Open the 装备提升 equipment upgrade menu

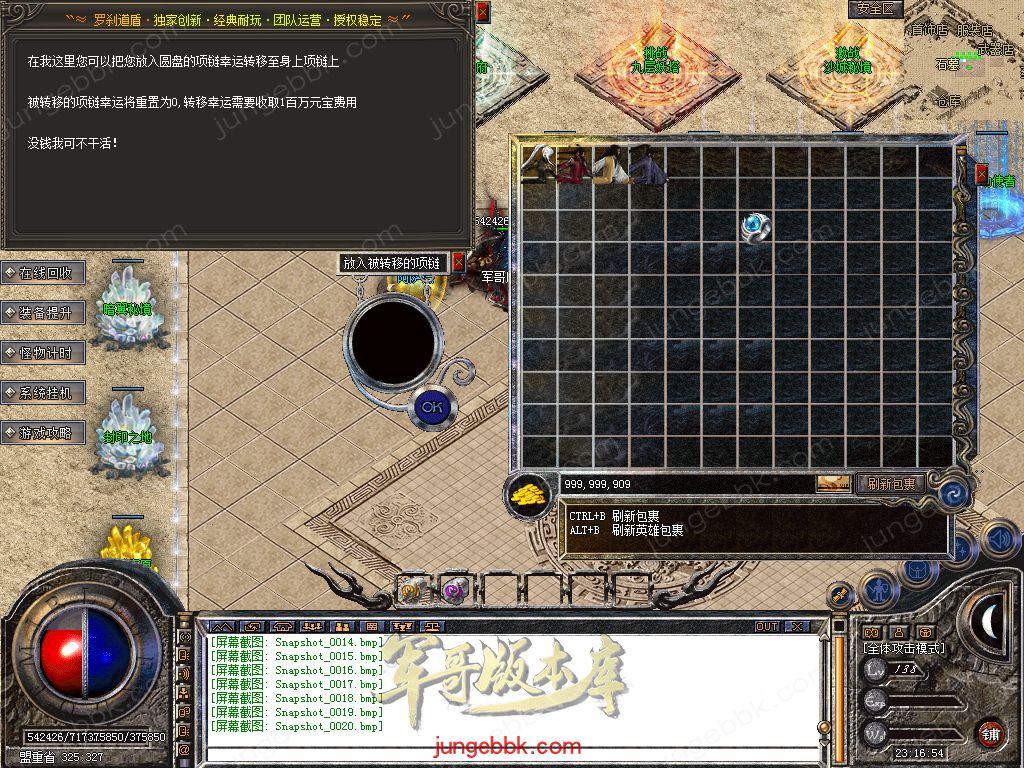[x=44, y=313]
